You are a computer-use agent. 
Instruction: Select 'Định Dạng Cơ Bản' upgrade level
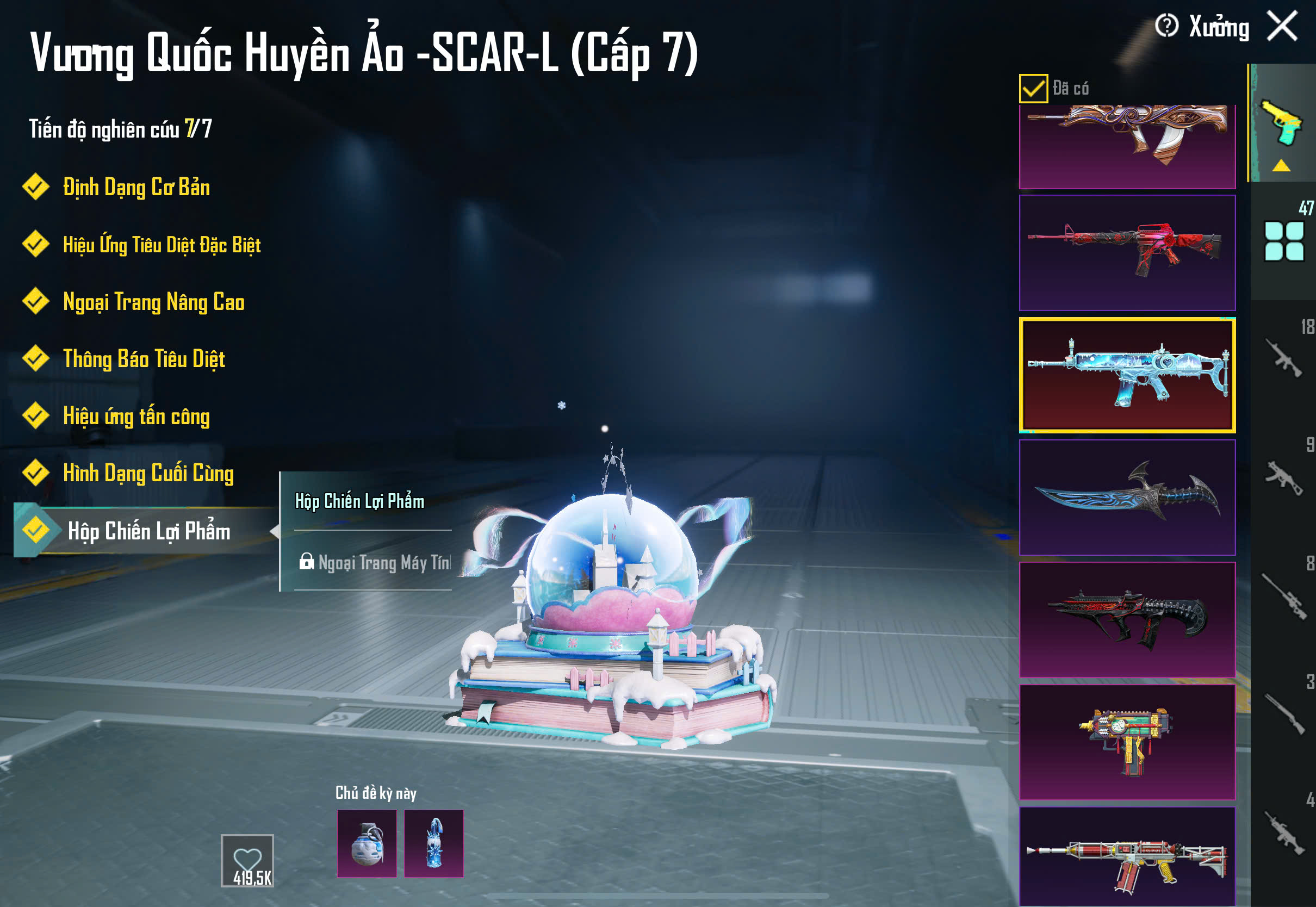[136, 187]
